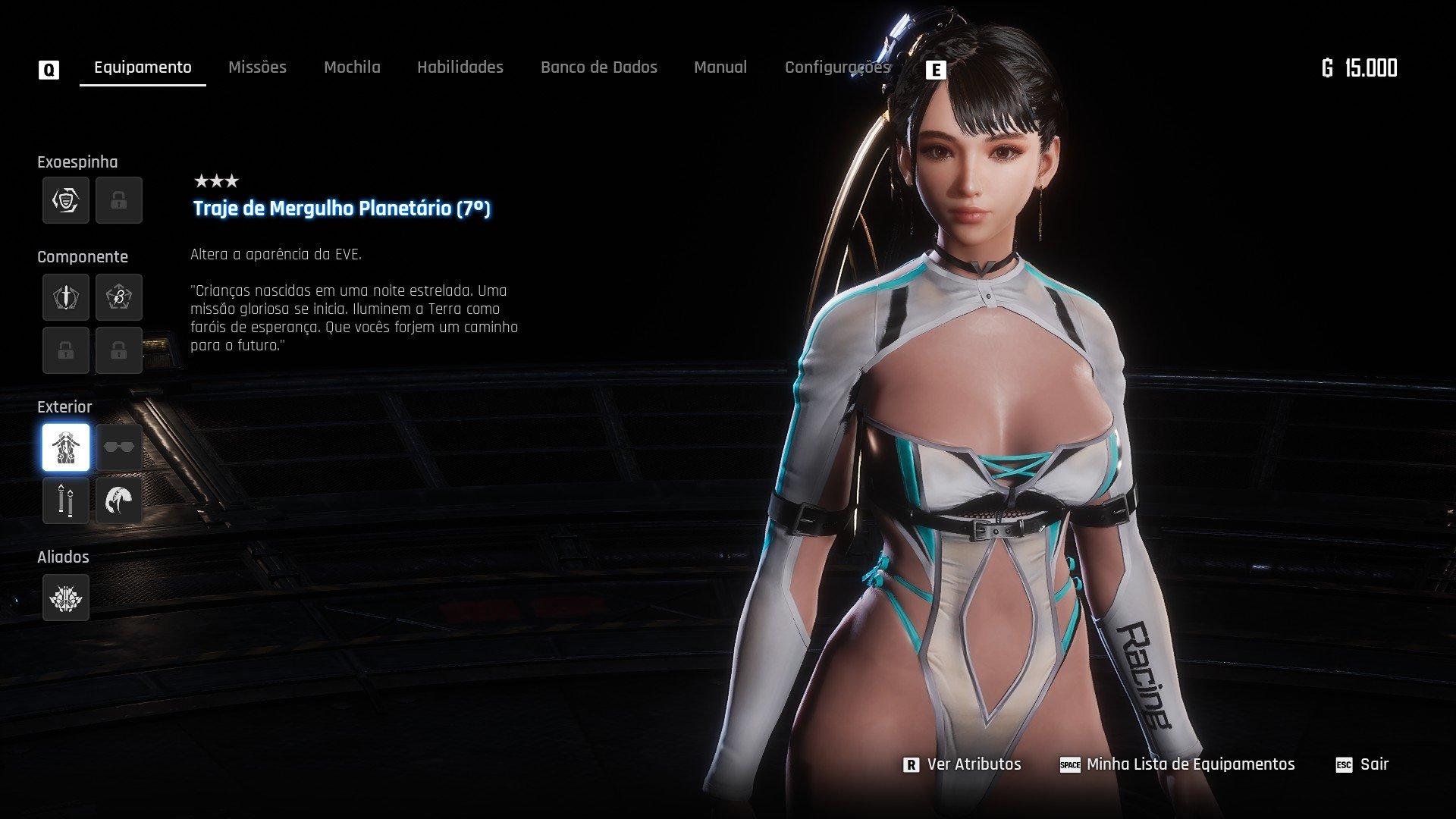Switch to the Missões tab
Screen dimensions: 1456x819
click(257, 67)
